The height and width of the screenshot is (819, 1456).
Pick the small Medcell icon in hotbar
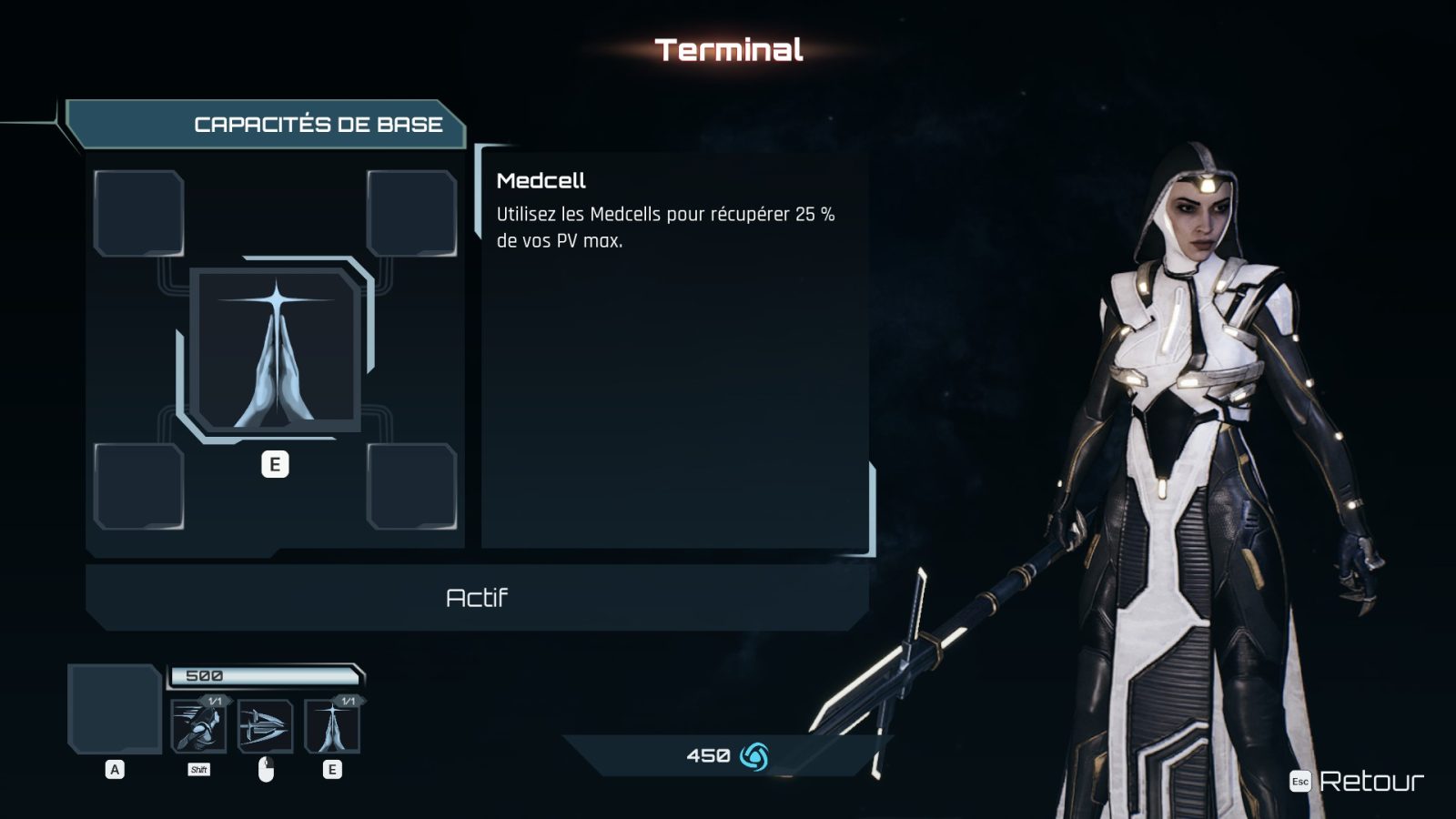pyautogui.click(x=332, y=726)
